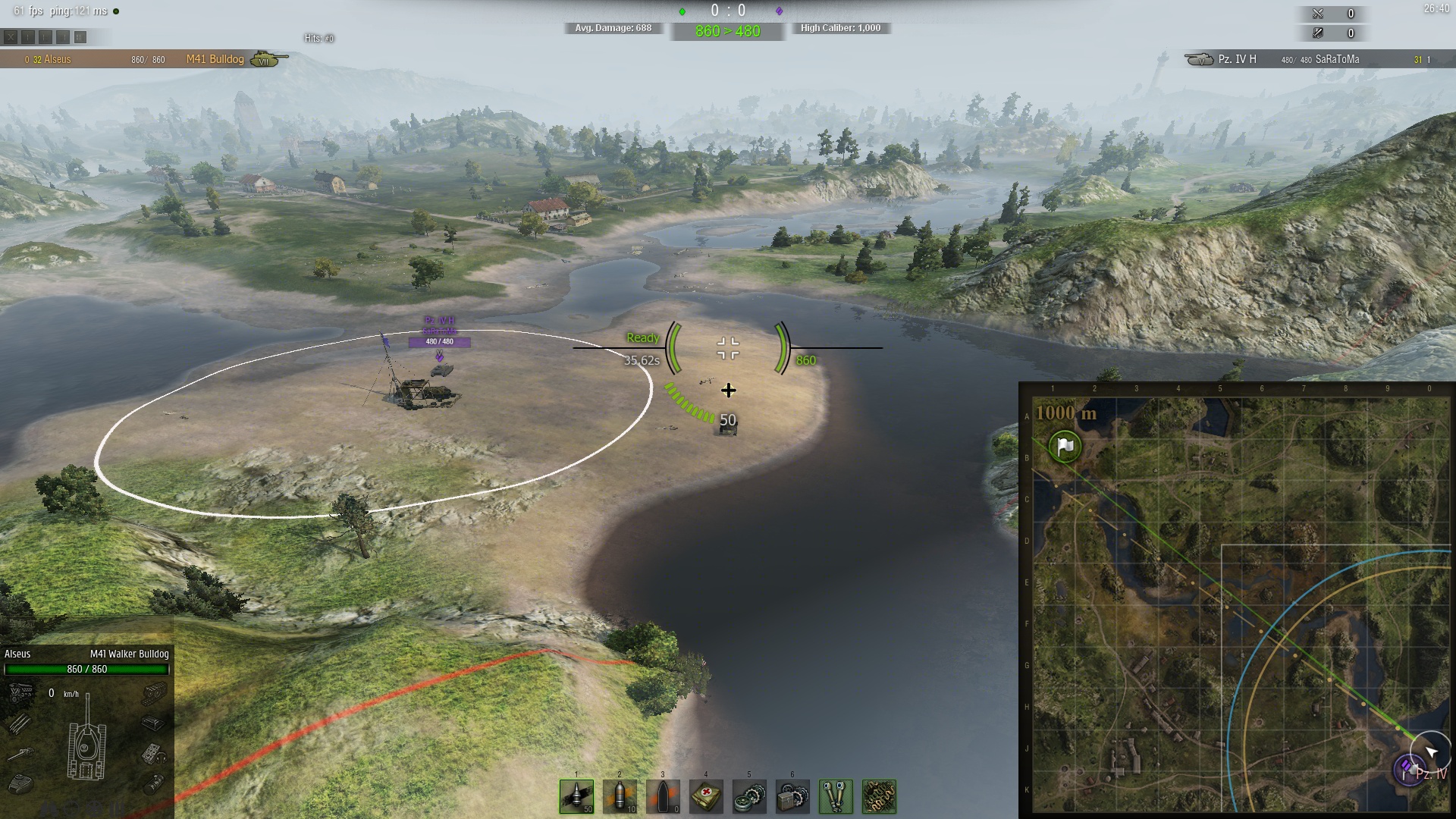Click the binocular telescope equipment icon
This screenshot has height=819, width=1456.
[x=836, y=796]
